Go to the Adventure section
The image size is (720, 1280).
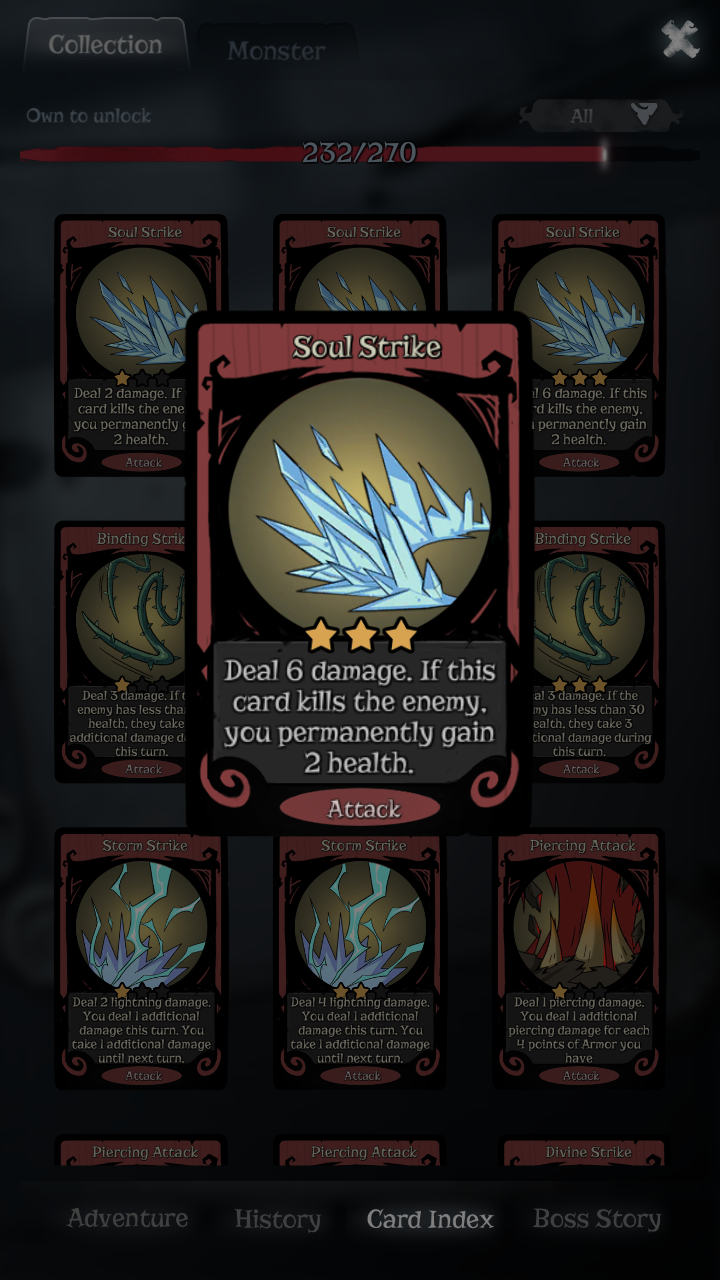pos(128,1219)
